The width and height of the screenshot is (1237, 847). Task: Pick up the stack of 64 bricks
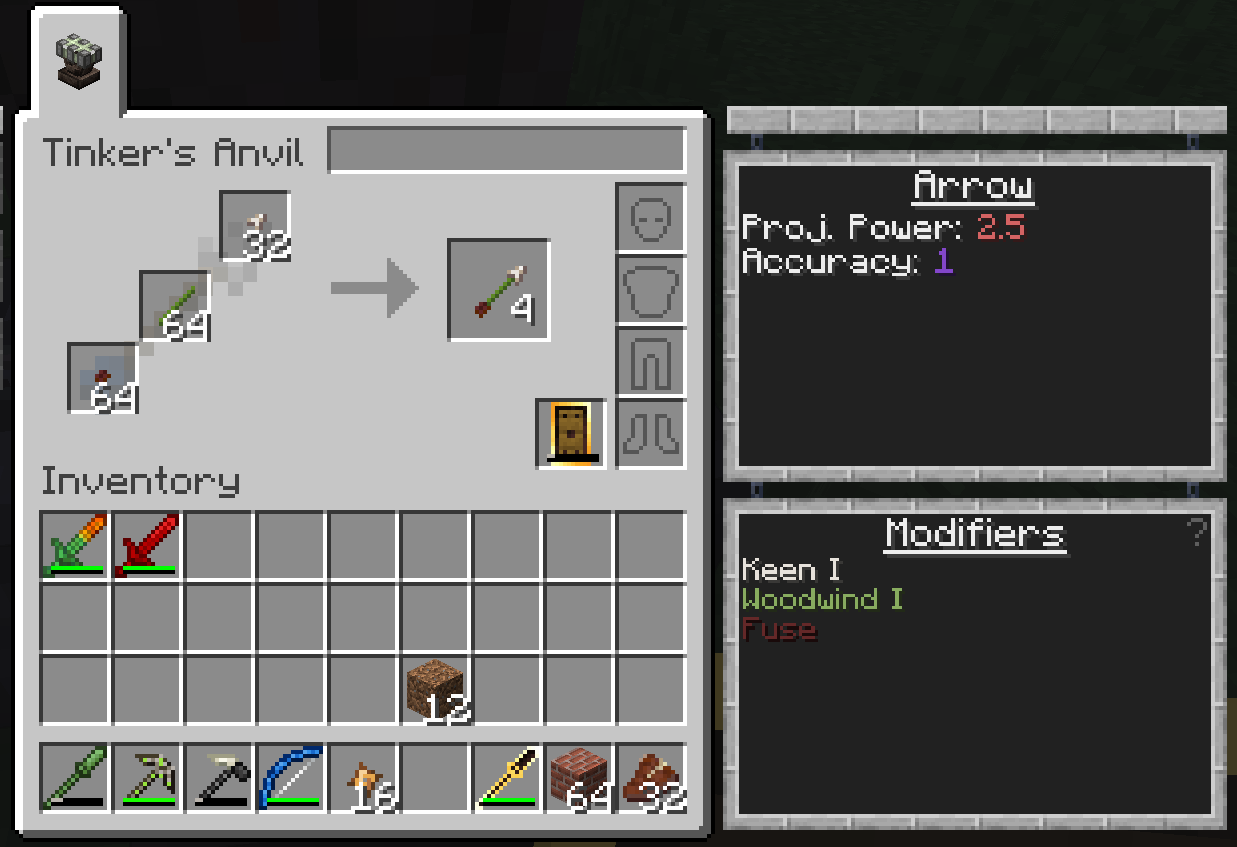point(579,776)
